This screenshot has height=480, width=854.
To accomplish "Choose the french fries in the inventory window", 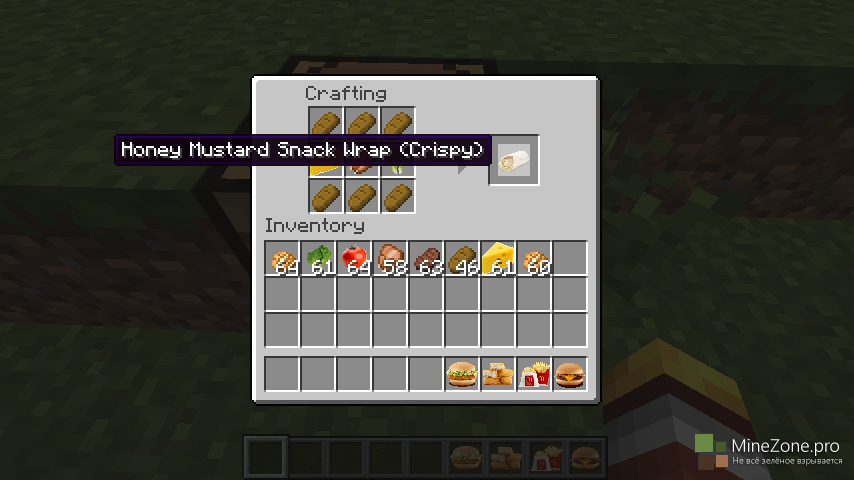I will tap(534, 375).
